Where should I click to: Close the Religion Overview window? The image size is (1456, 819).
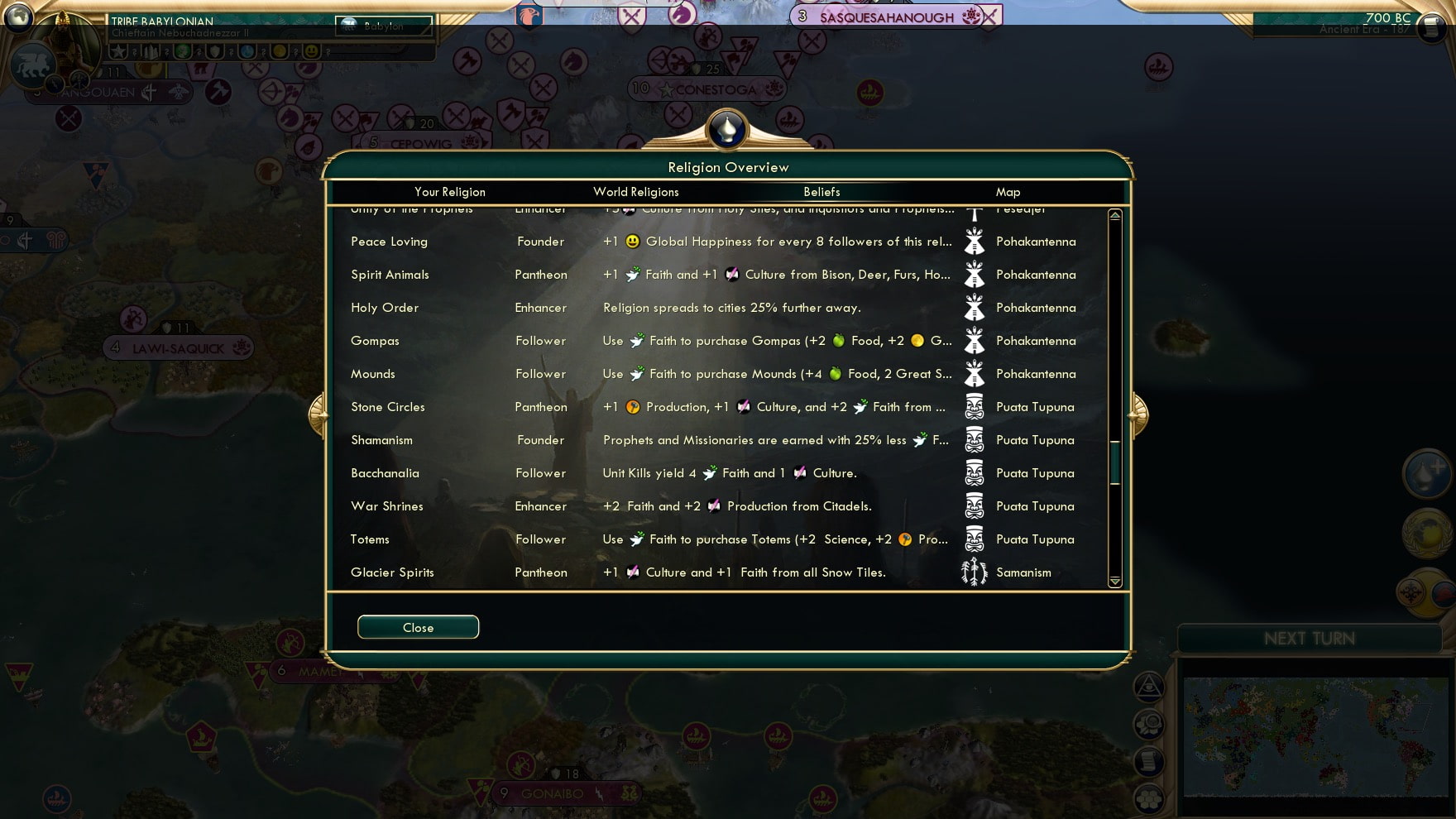coord(418,627)
